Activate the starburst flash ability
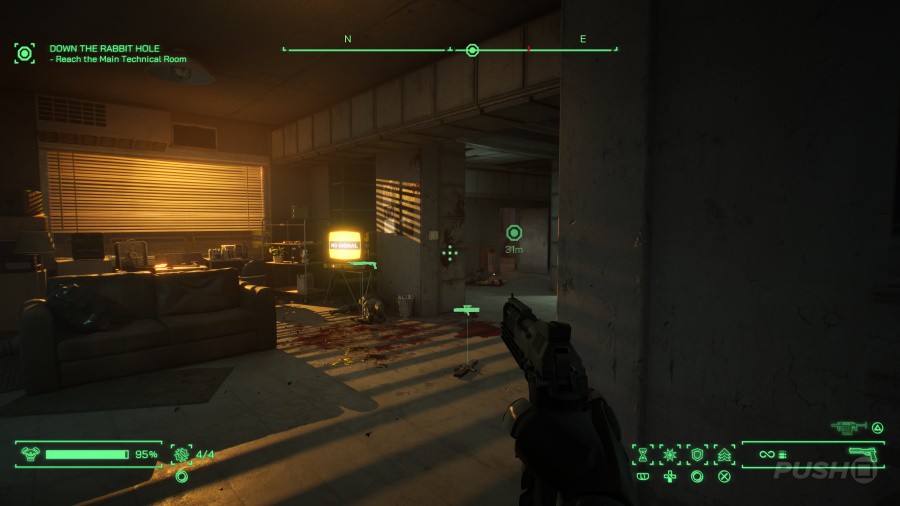 [669, 454]
